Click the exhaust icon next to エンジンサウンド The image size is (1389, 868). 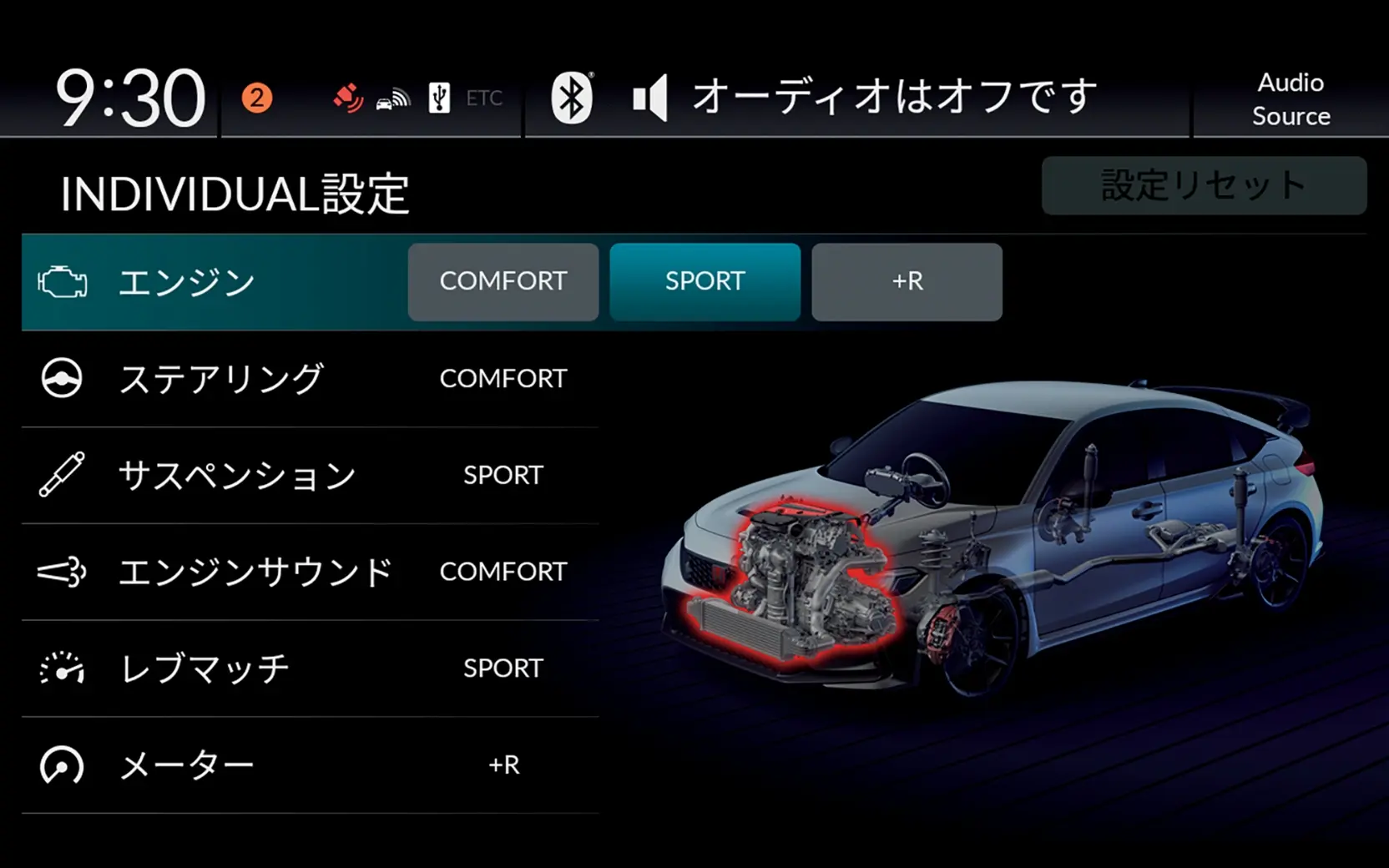(62, 572)
